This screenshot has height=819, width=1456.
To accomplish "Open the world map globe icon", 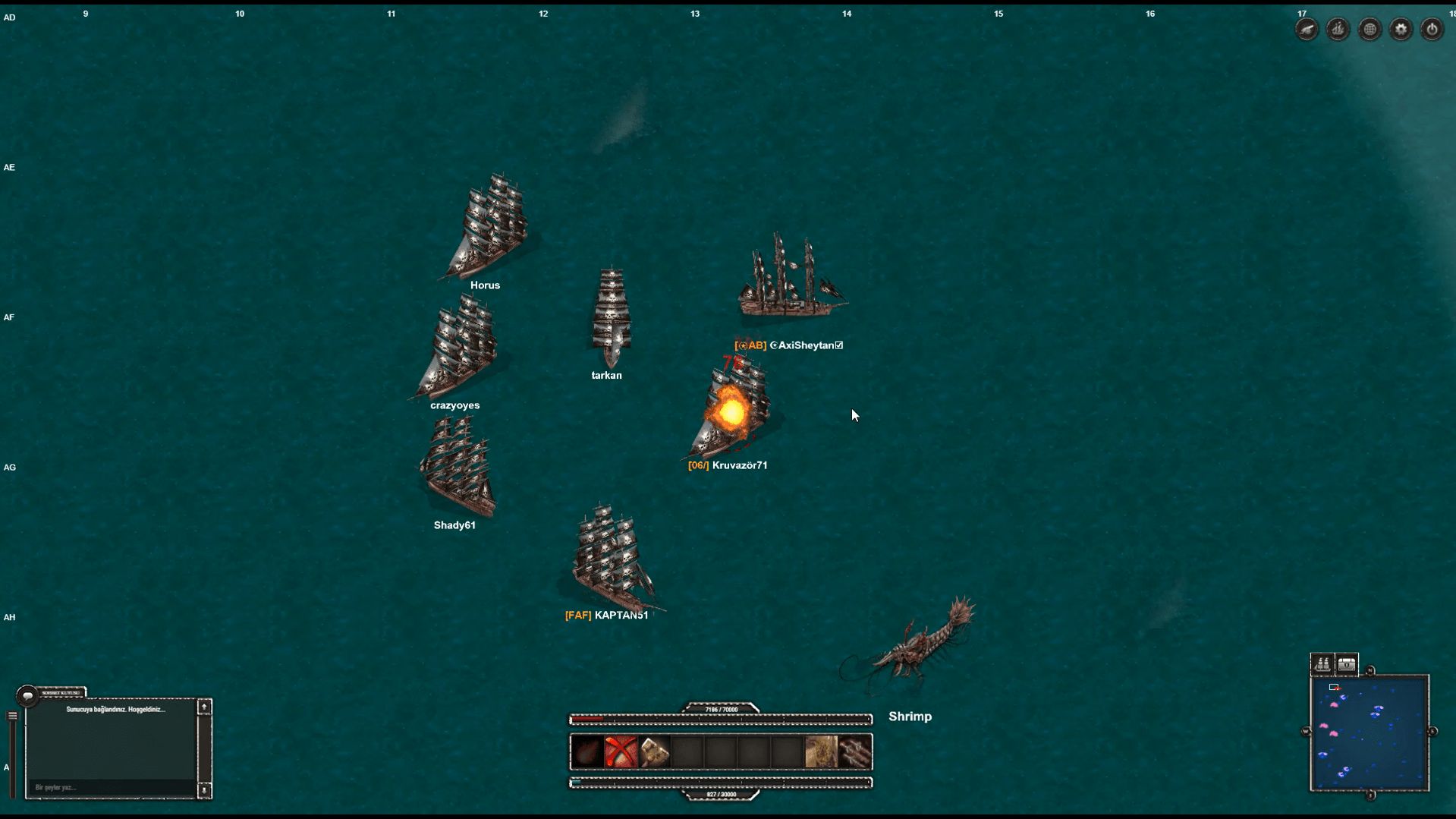I will [x=1370, y=29].
